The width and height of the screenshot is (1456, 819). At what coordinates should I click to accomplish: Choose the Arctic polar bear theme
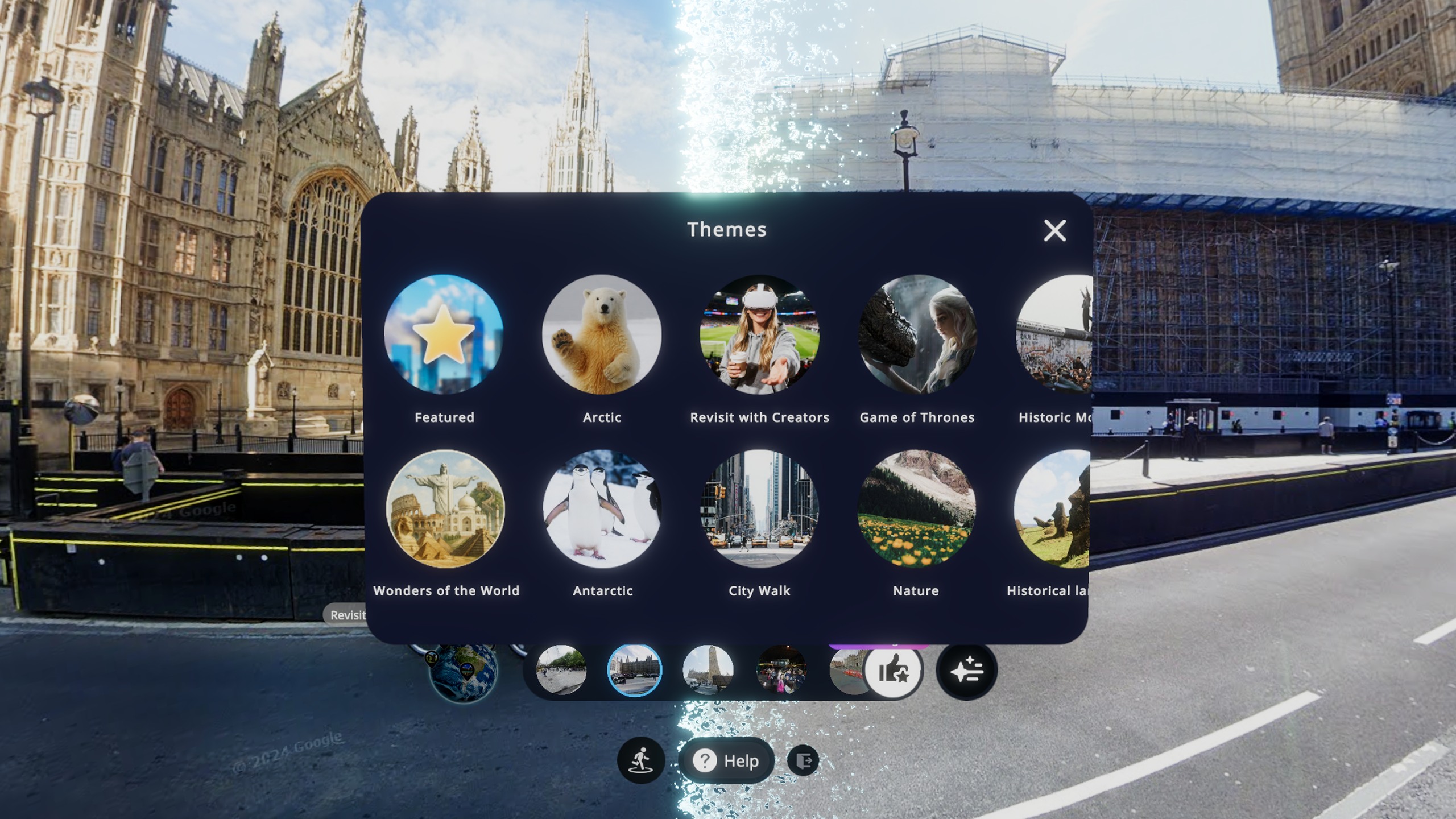(602, 334)
